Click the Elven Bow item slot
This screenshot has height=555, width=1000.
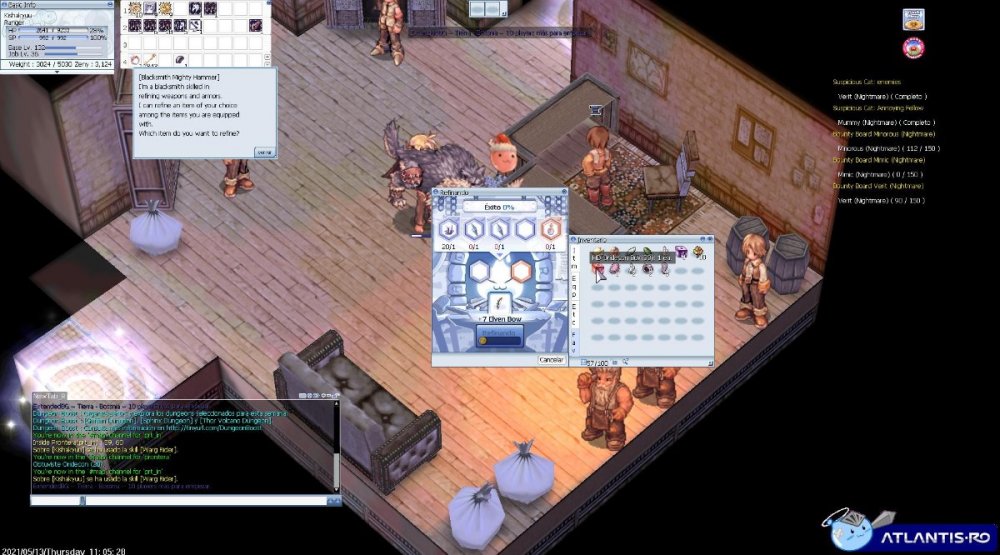click(501, 304)
